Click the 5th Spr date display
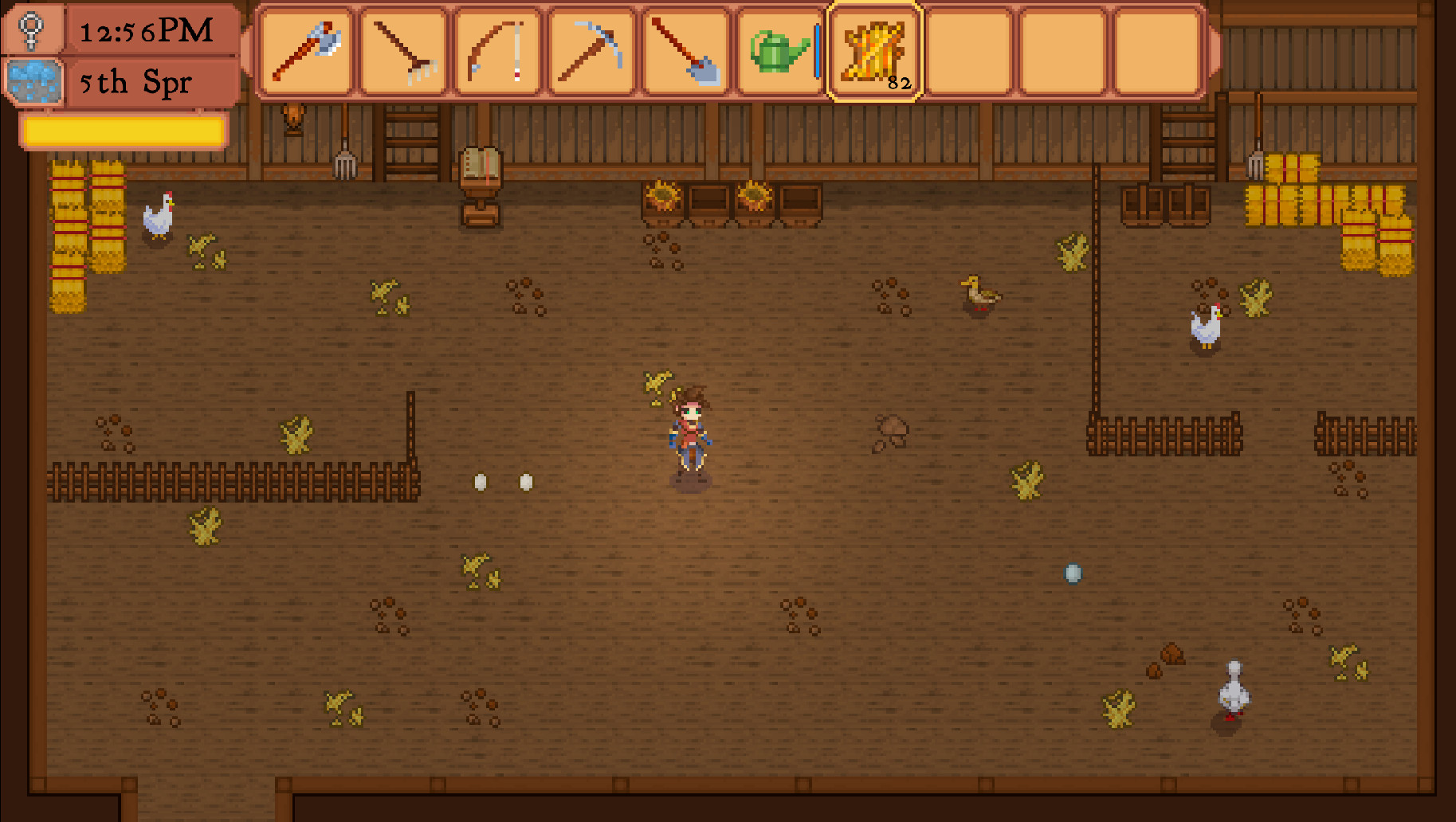 pyautogui.click(x=135, y=81)
